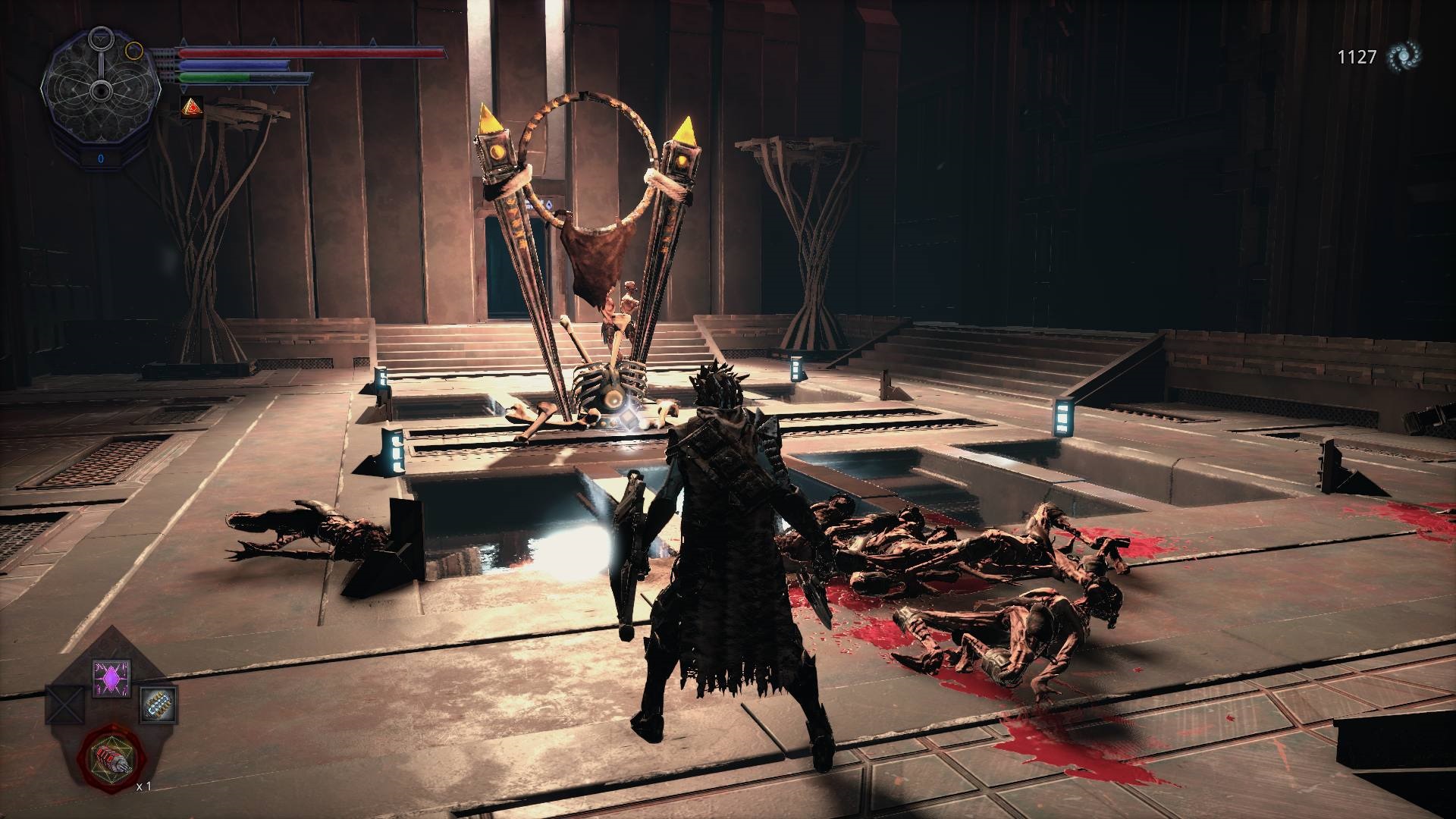Click the swirling spiral currency icon

1404,57
